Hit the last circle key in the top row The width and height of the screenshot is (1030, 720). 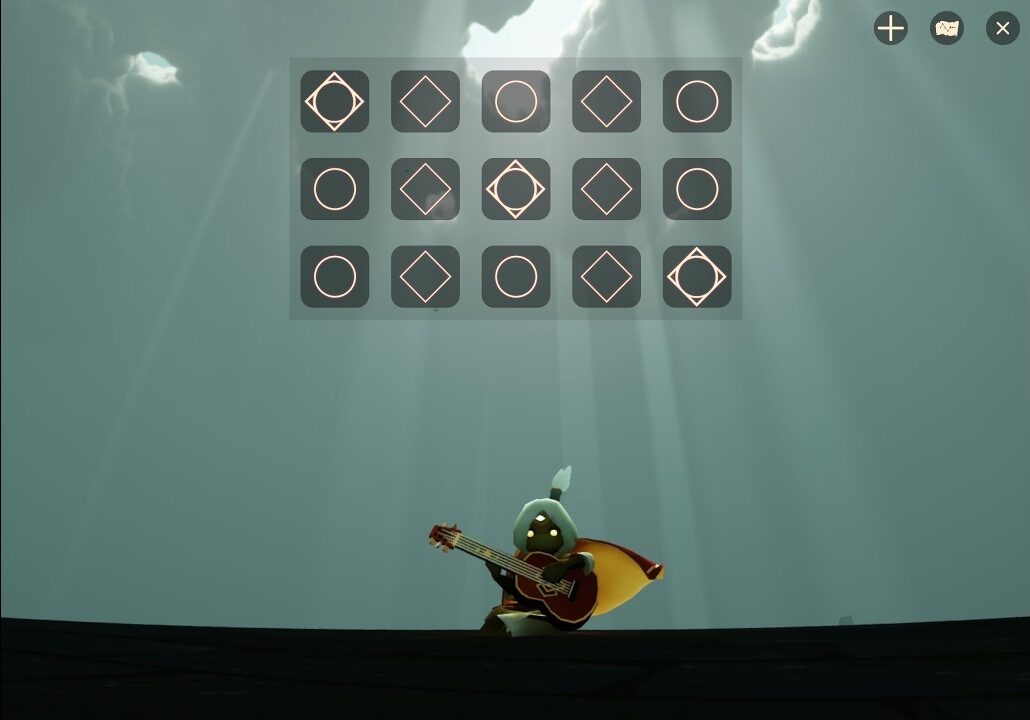pyautogui.click(x=697, y=101)
